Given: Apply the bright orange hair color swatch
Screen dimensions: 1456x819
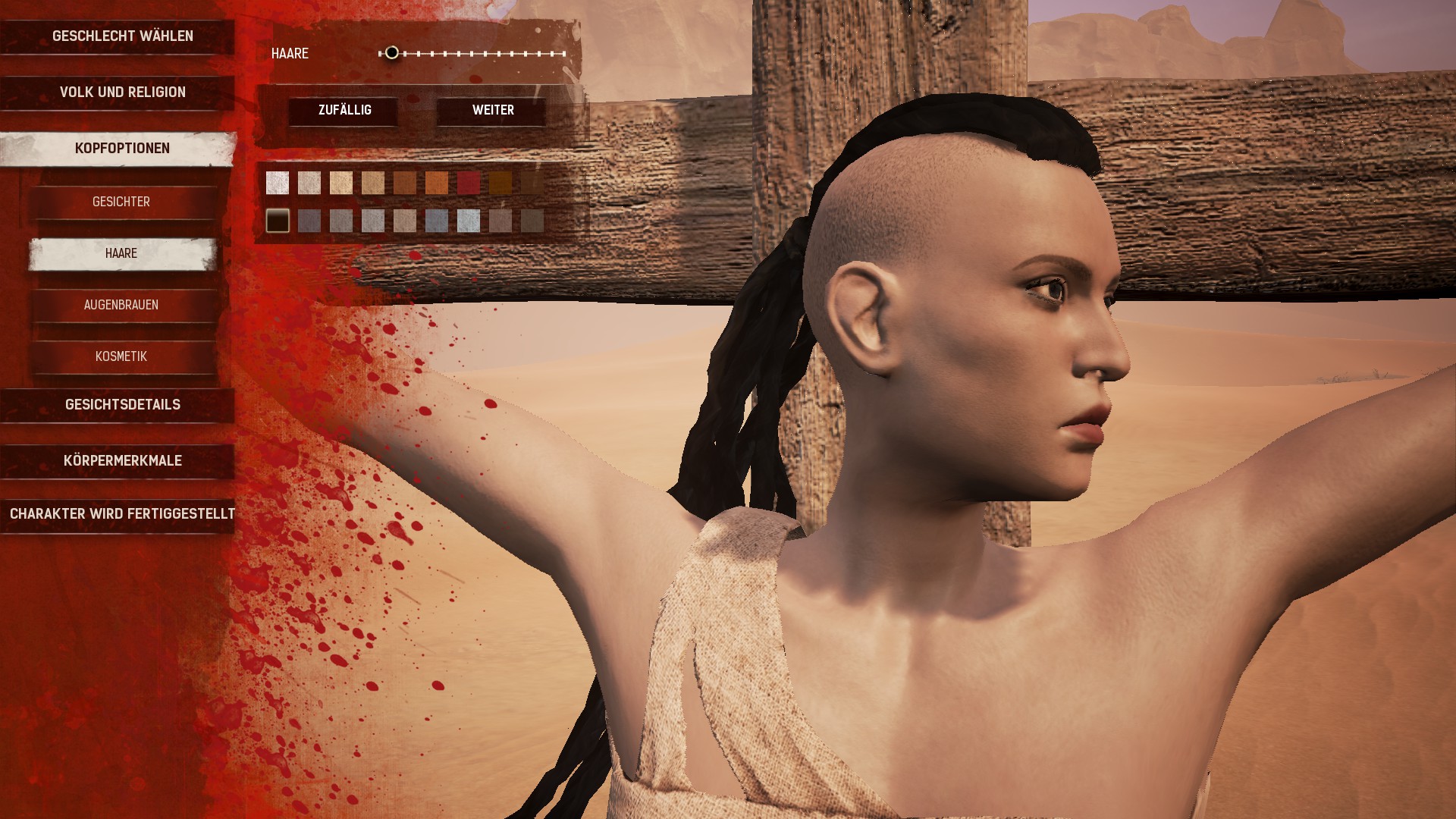Looking at the screenshot, I should tap(437, 183).
